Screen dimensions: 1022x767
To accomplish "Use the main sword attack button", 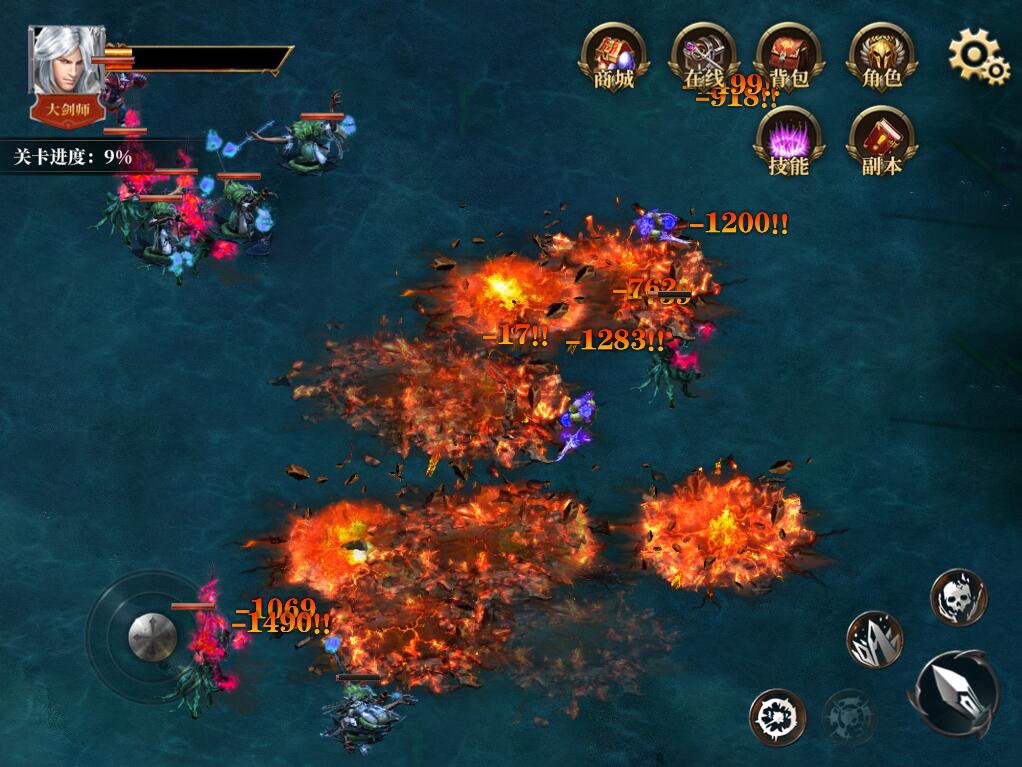I will point(953,694).
